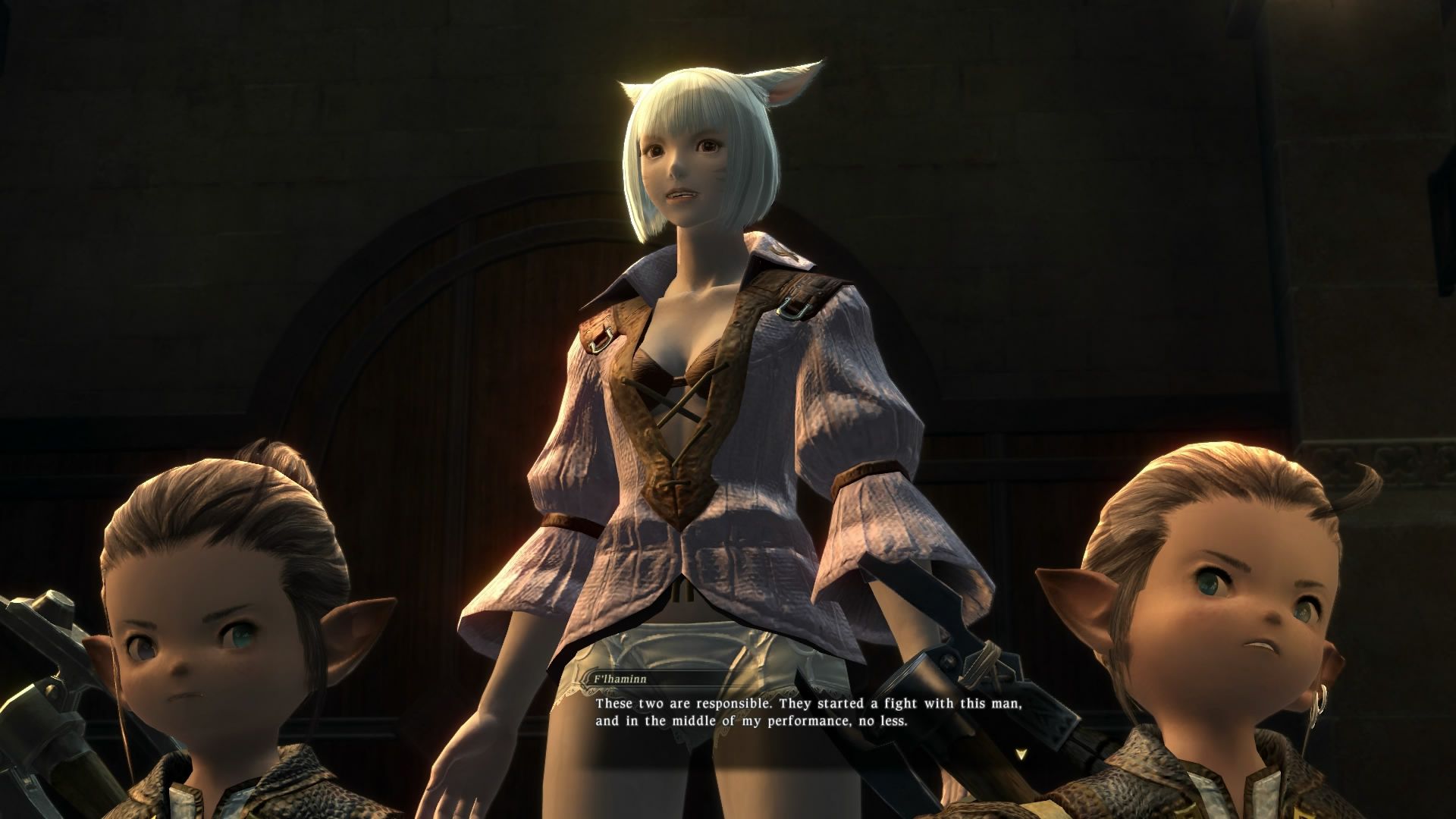Click the continue triangle to advance dialogue
Screen dimensions: 1456x819
[1020, 755]
